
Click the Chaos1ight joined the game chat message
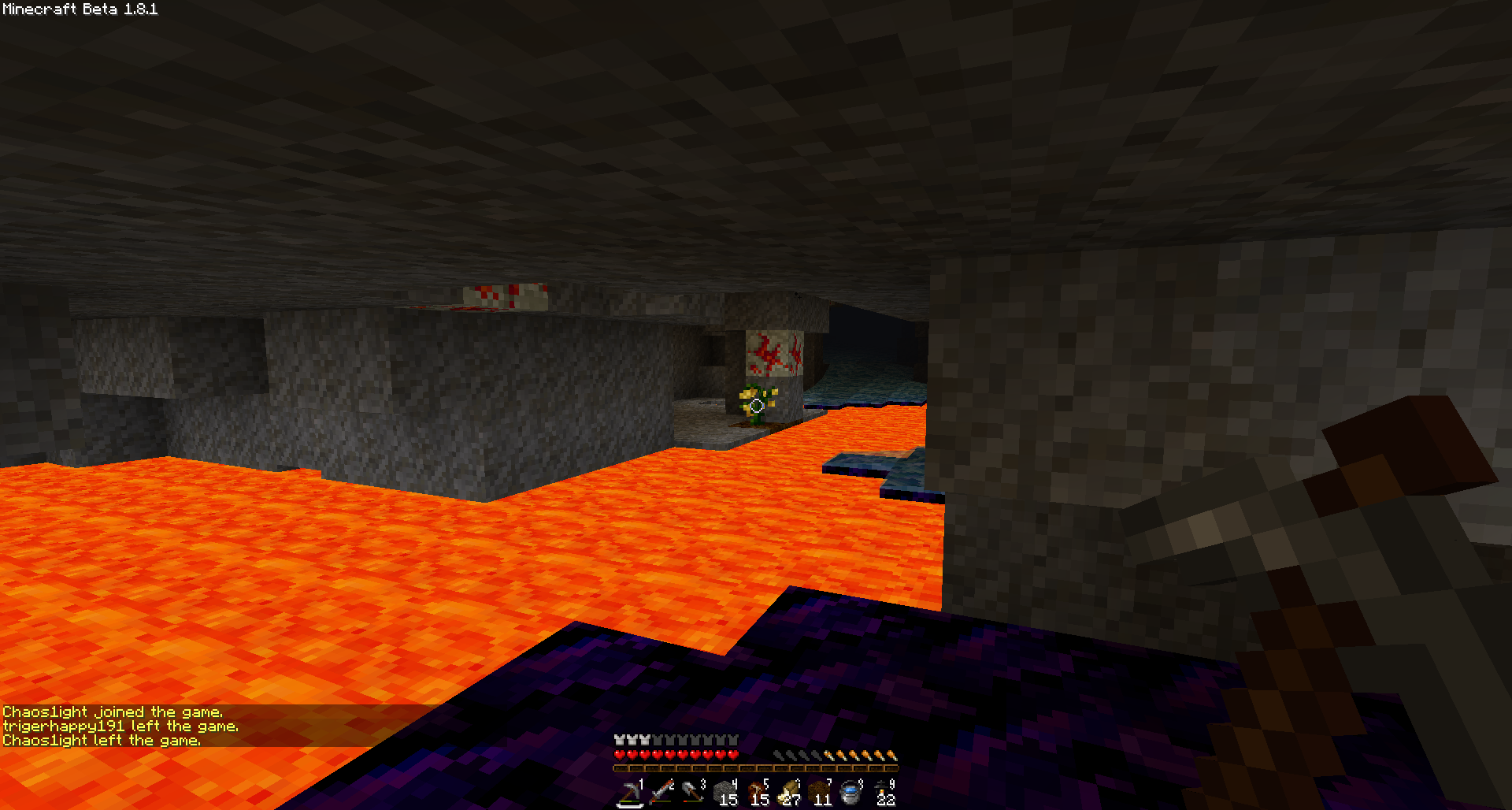pos(114,711)
